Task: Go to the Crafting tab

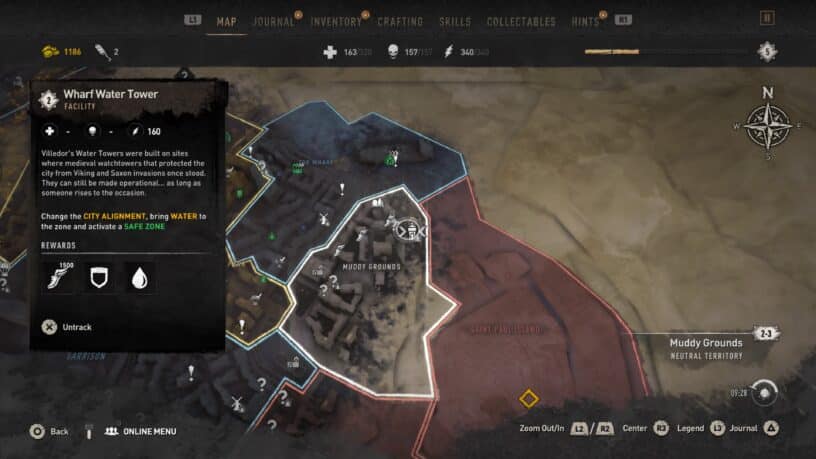Action: tap(402, 21)
